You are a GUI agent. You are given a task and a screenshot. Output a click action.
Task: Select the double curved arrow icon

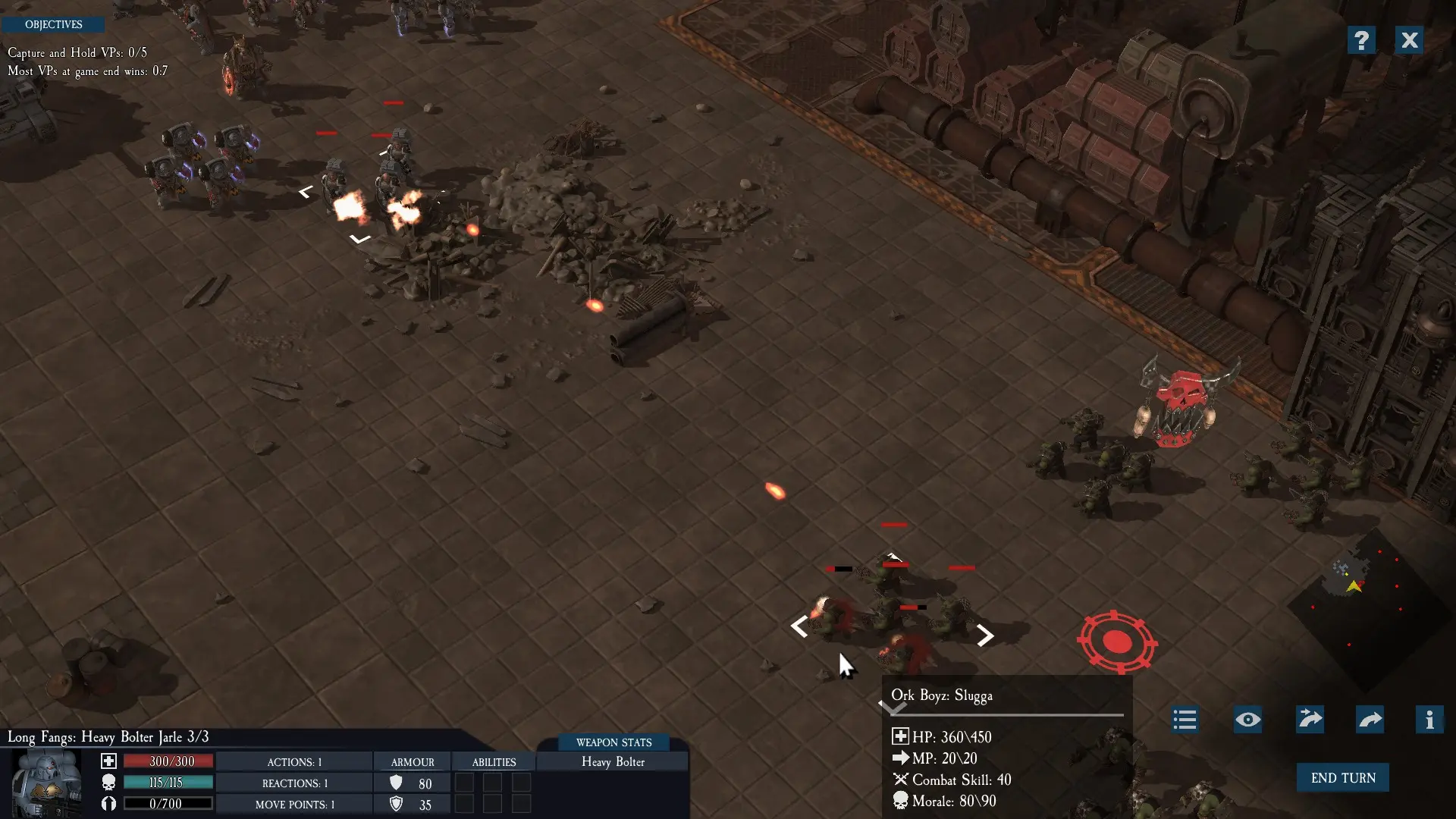pos(1310,720)
